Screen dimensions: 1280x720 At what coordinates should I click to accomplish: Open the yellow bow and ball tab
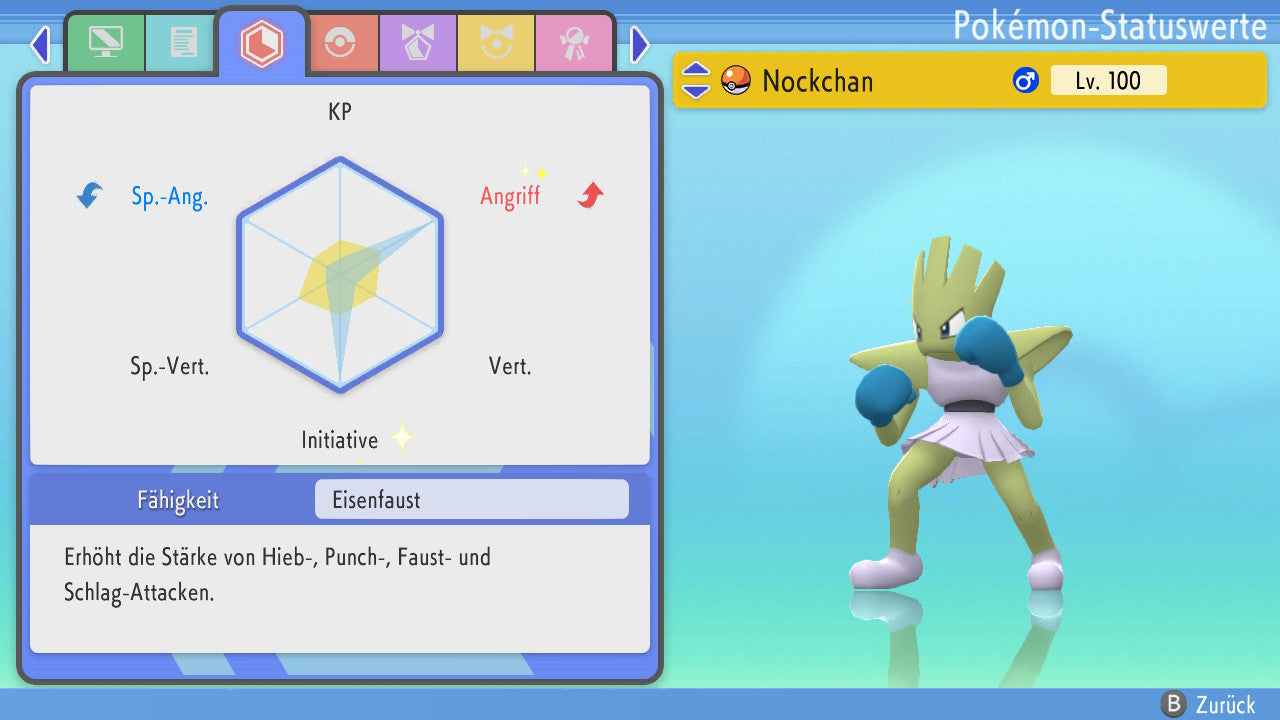tap(496, 43)
